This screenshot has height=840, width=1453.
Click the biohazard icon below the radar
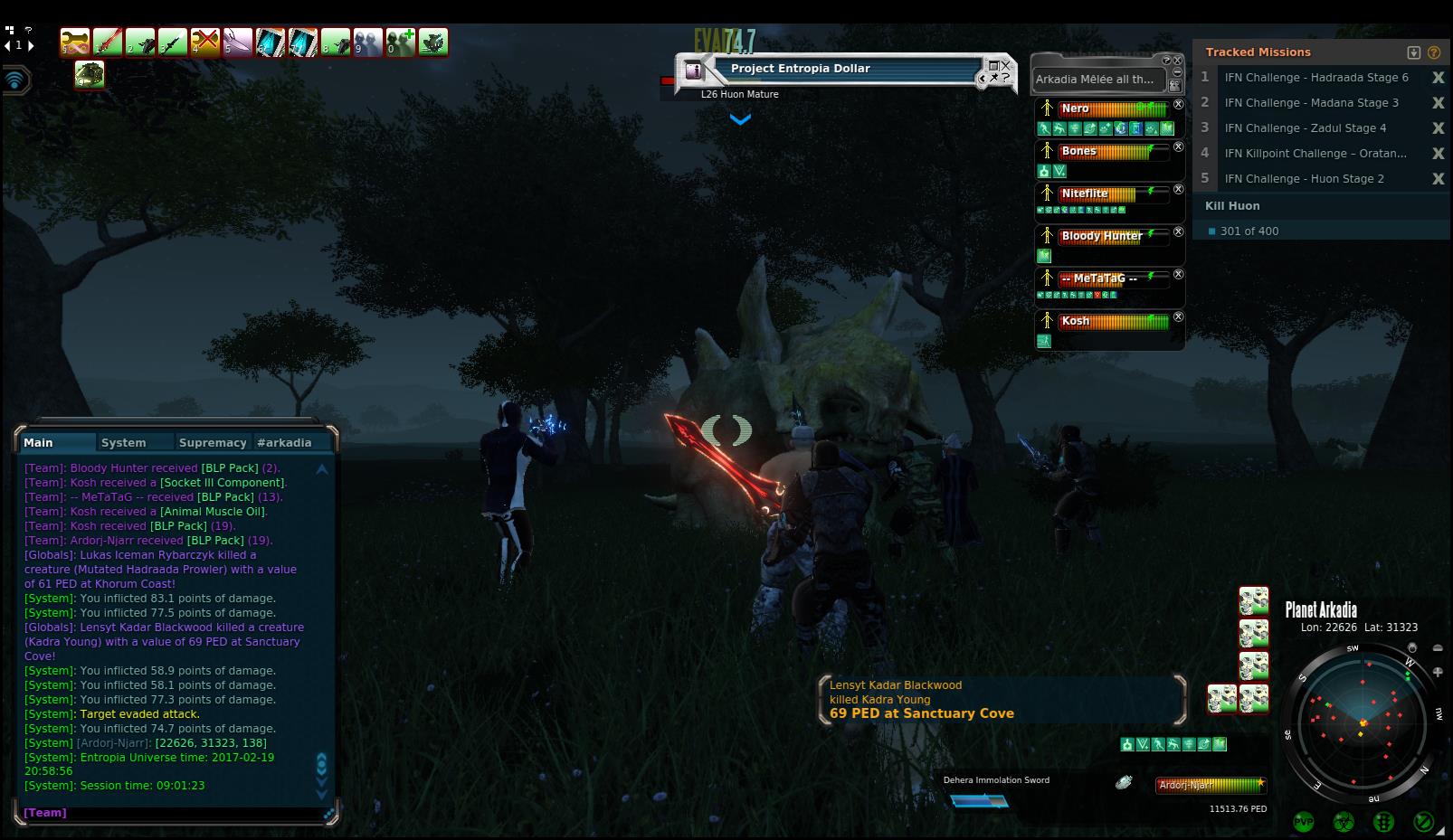tap(1344, 822)
